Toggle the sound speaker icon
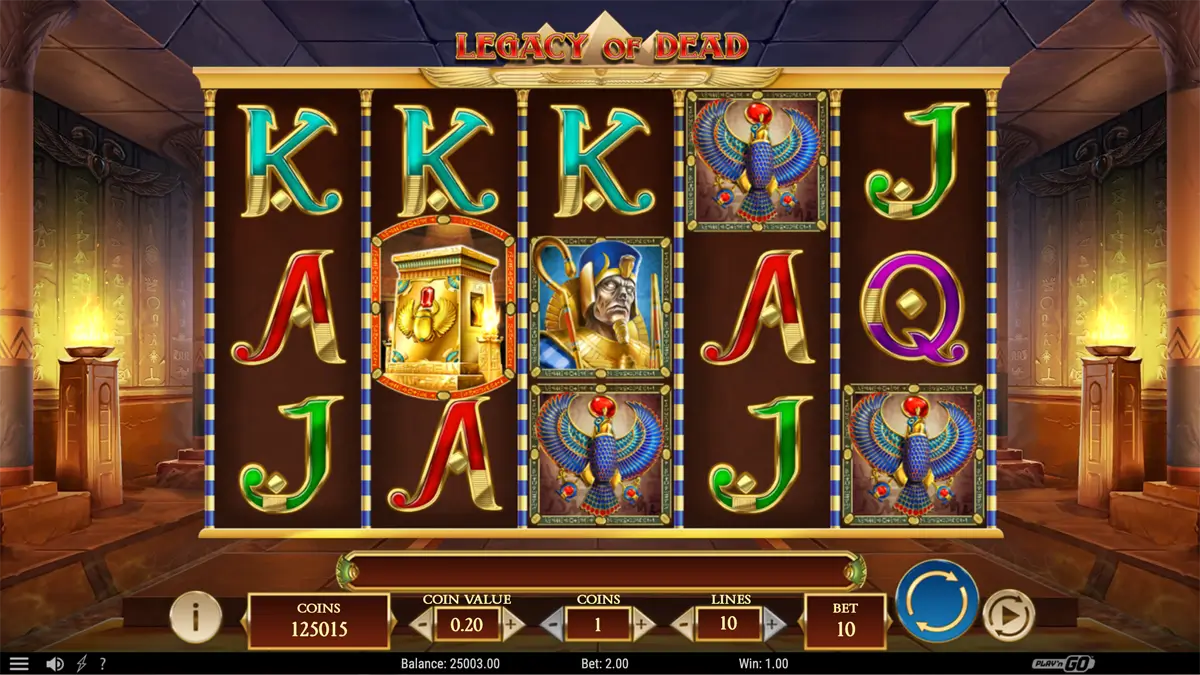1200x675 pixels. [x=55, y=664]
